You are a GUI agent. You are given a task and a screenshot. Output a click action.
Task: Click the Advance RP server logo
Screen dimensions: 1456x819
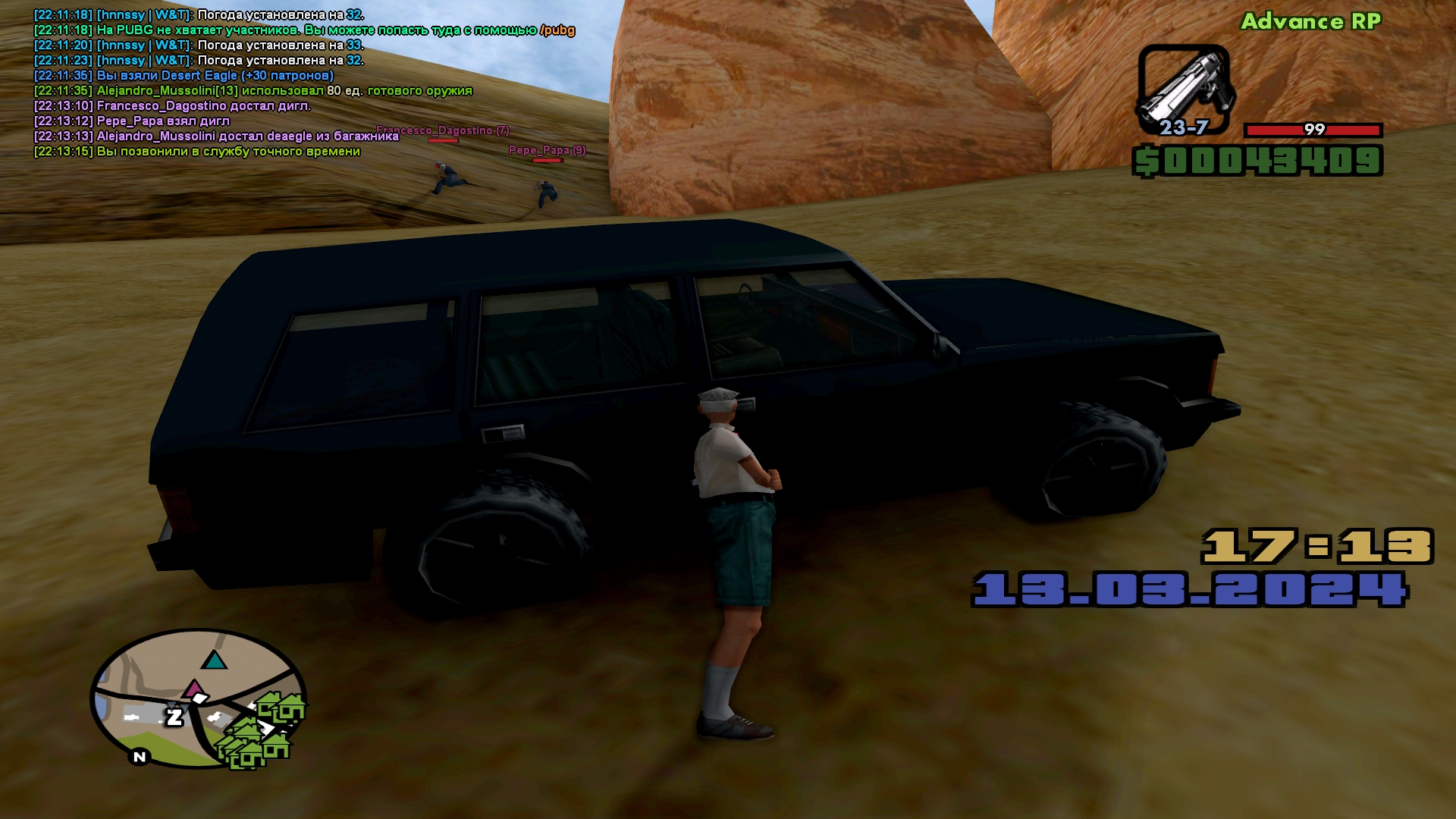[1310, 21]
